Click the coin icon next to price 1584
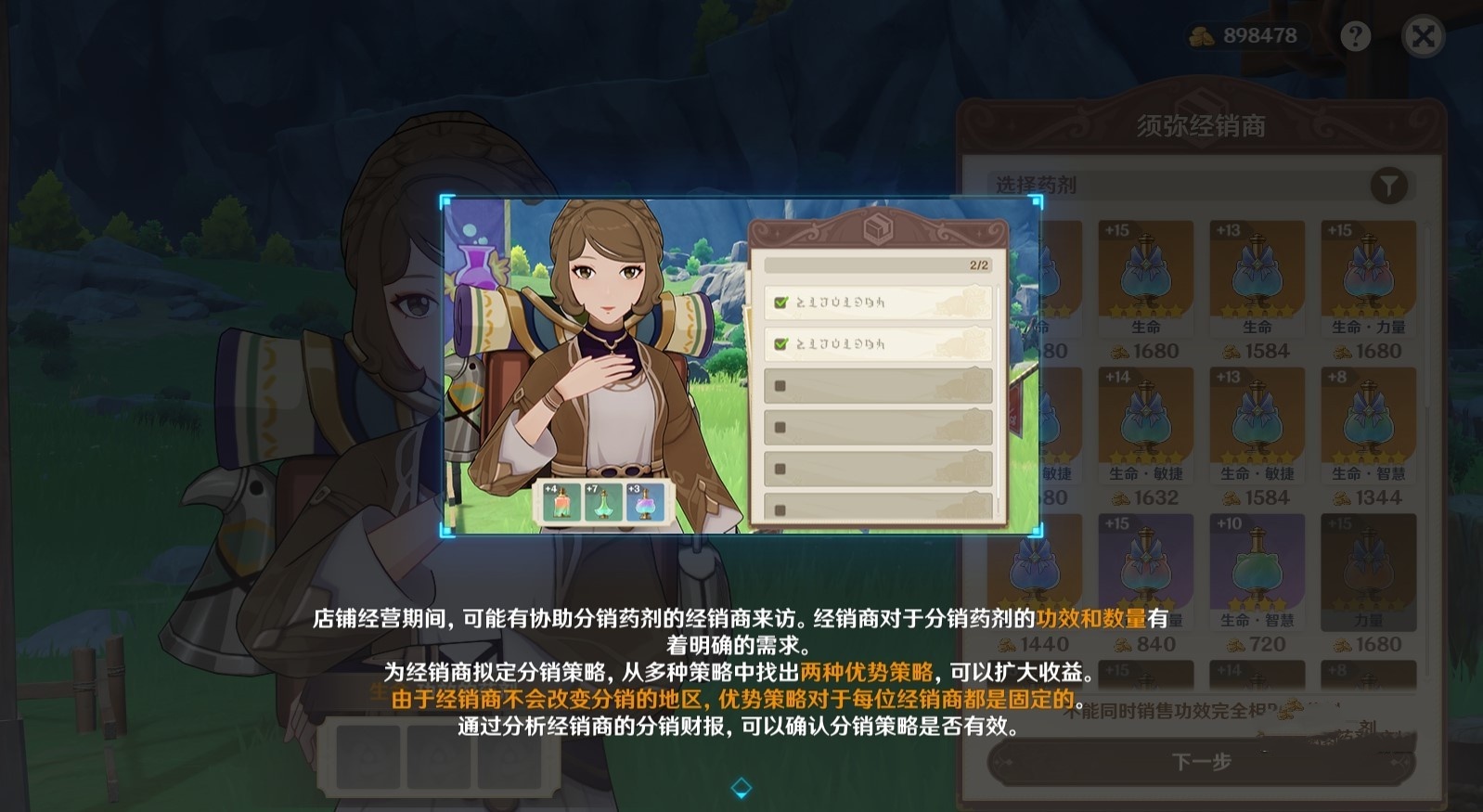The width and height of the screenshot is (1483, 812). pos(1232,353)
